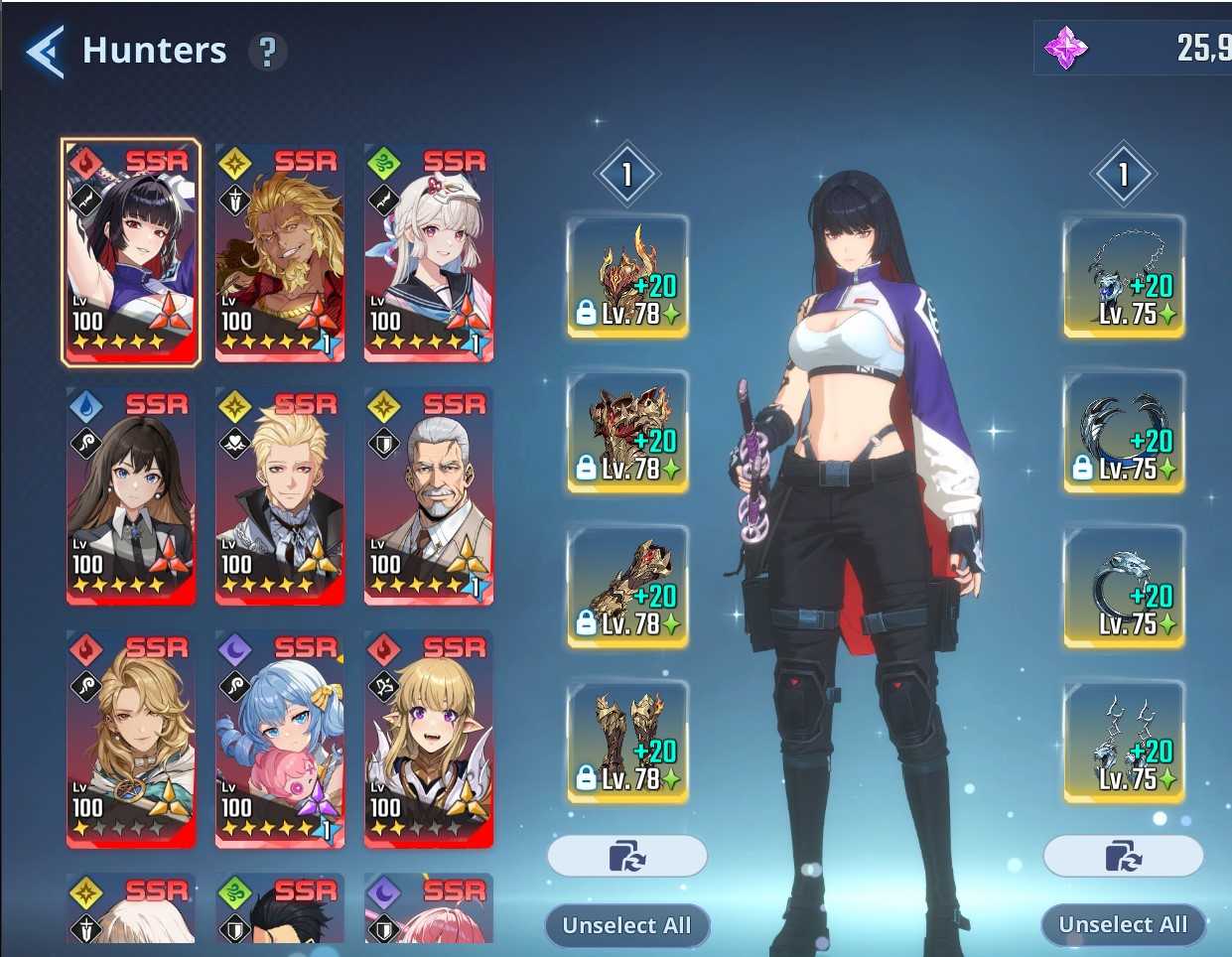Pick the blue-haired girl with pink plush

[280, 739]
